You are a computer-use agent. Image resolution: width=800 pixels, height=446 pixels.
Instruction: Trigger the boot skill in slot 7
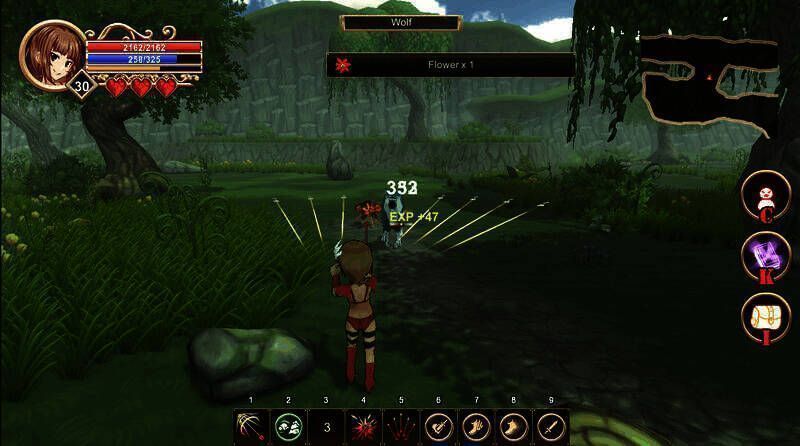click(x=475, y=427)
